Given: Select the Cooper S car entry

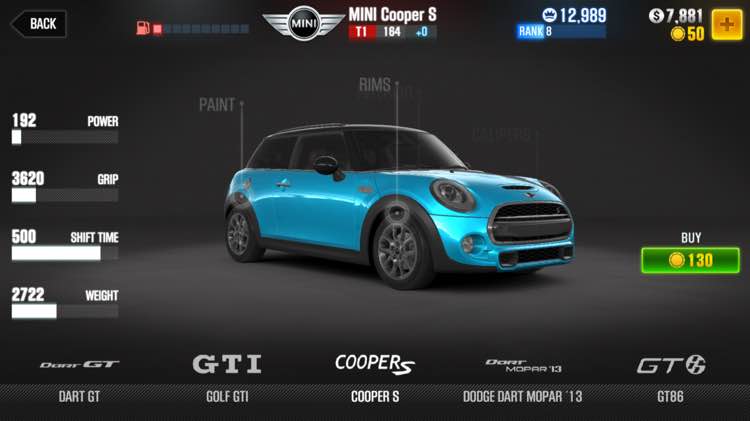Looking at the screenshot, I should 374,378.
